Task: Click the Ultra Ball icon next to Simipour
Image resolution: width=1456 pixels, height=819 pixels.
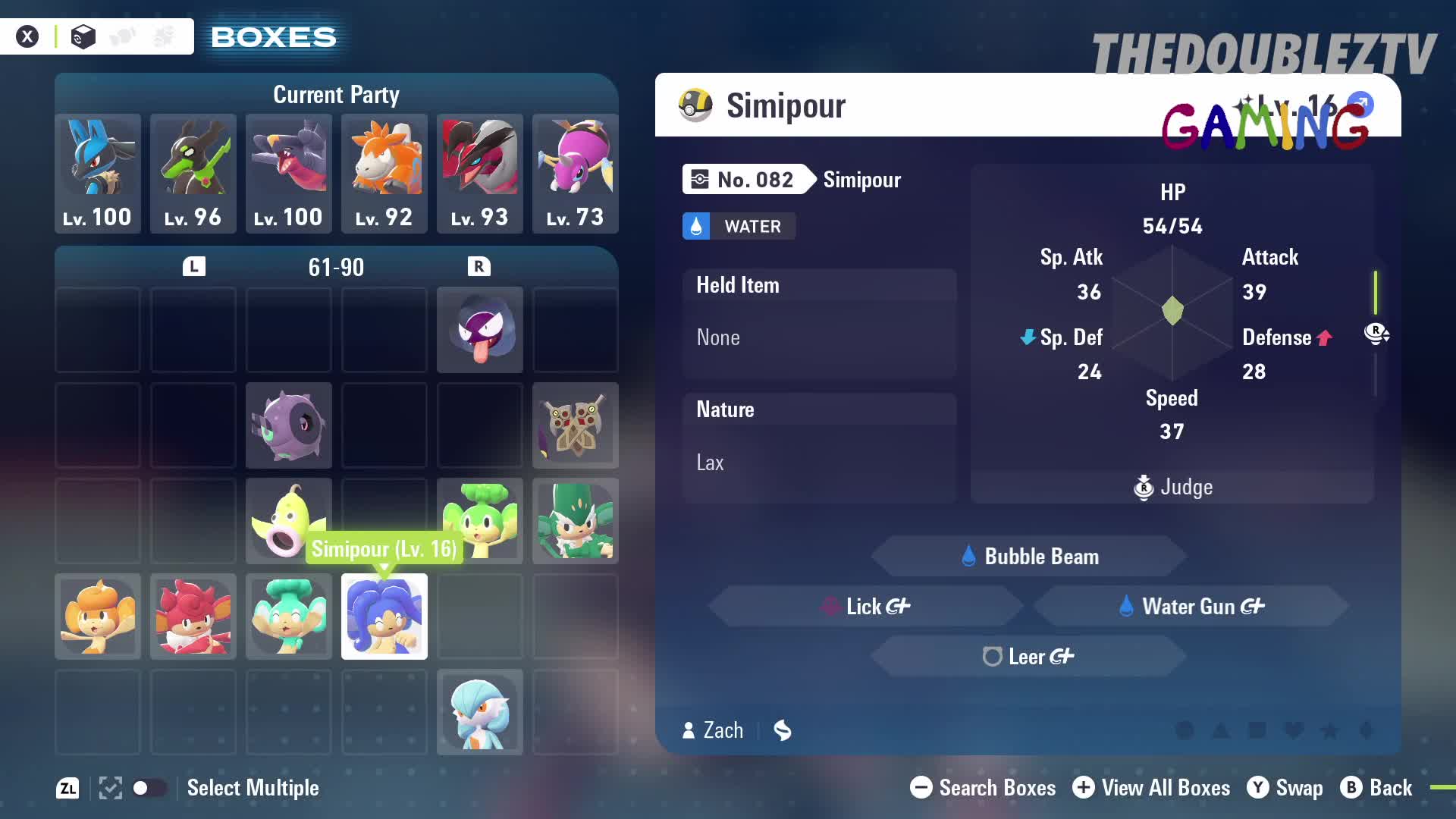Action: coord(695,105)
